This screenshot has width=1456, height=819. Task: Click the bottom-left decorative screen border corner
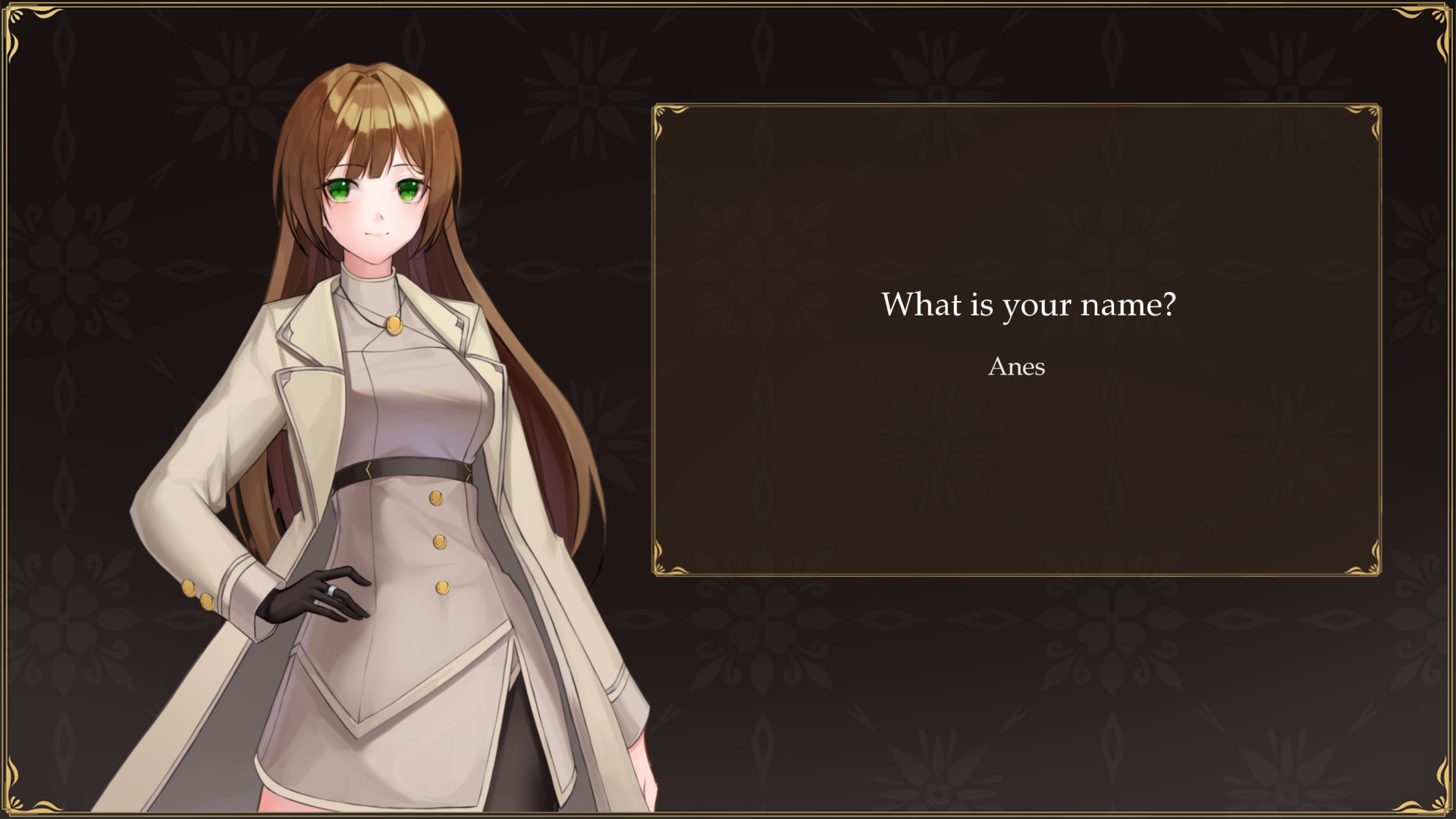[x=17, y=802]
